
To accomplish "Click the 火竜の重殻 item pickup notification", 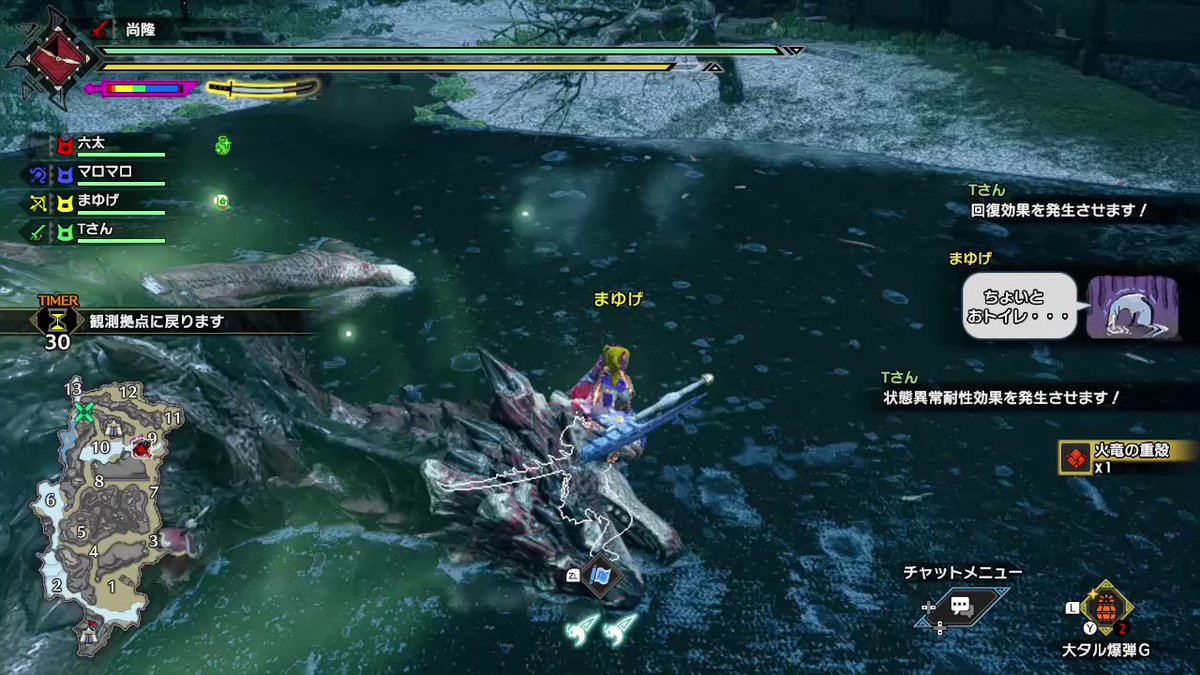I will 1128,456.
